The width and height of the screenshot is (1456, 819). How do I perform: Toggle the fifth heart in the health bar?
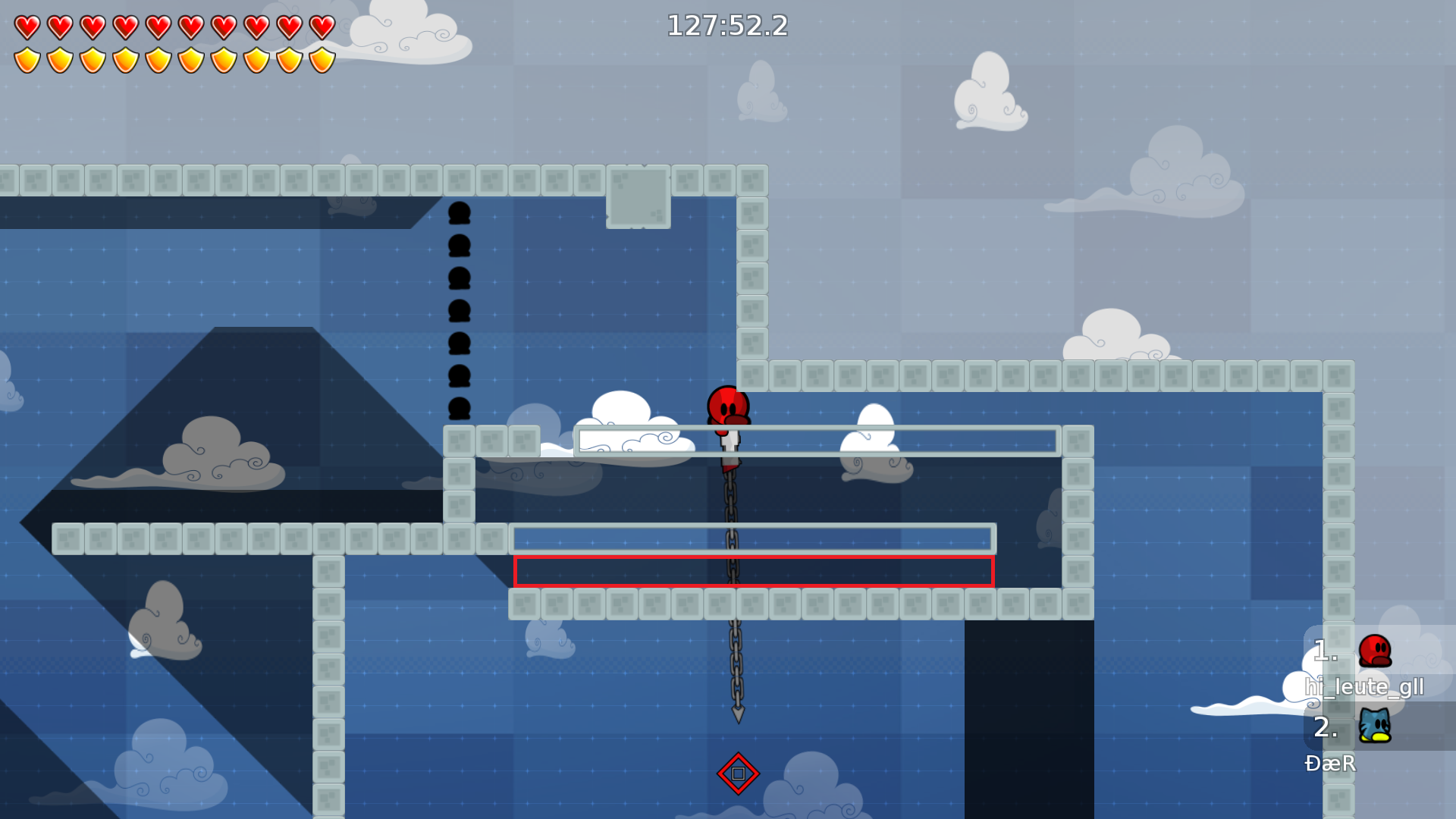click(x=159, y=26)
